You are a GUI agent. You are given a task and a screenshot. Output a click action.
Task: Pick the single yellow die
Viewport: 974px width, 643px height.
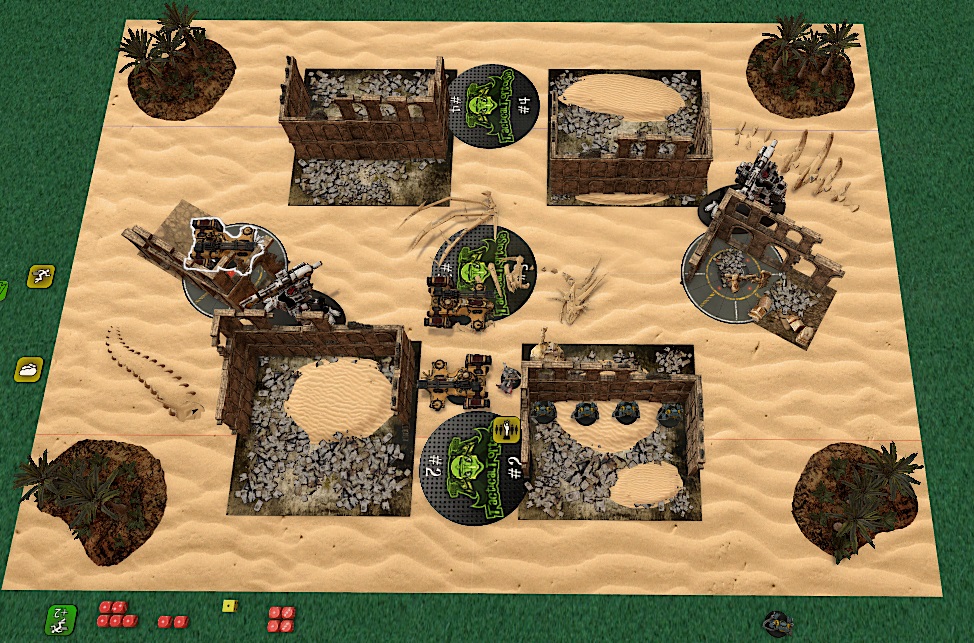[228, 605]
